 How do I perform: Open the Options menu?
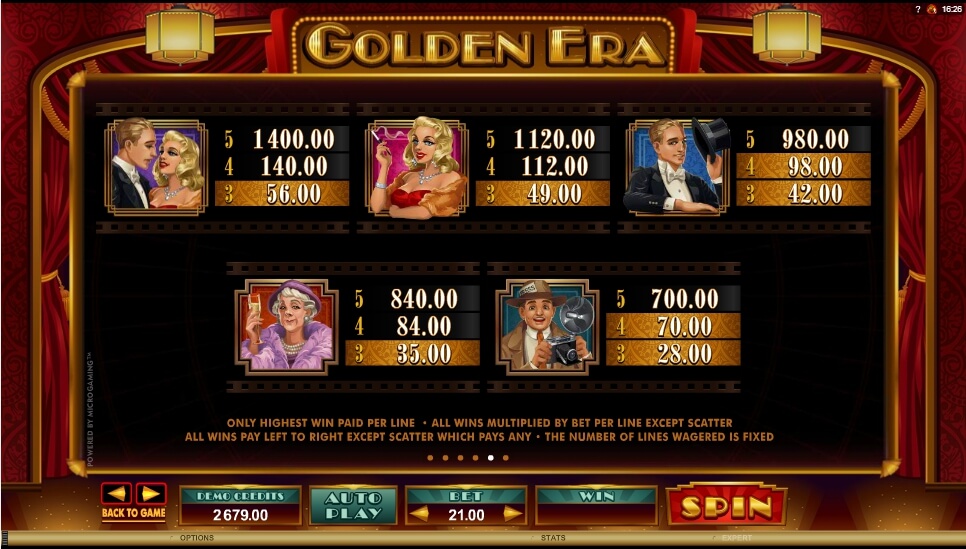pyautogui.click(x=196, y=538)
